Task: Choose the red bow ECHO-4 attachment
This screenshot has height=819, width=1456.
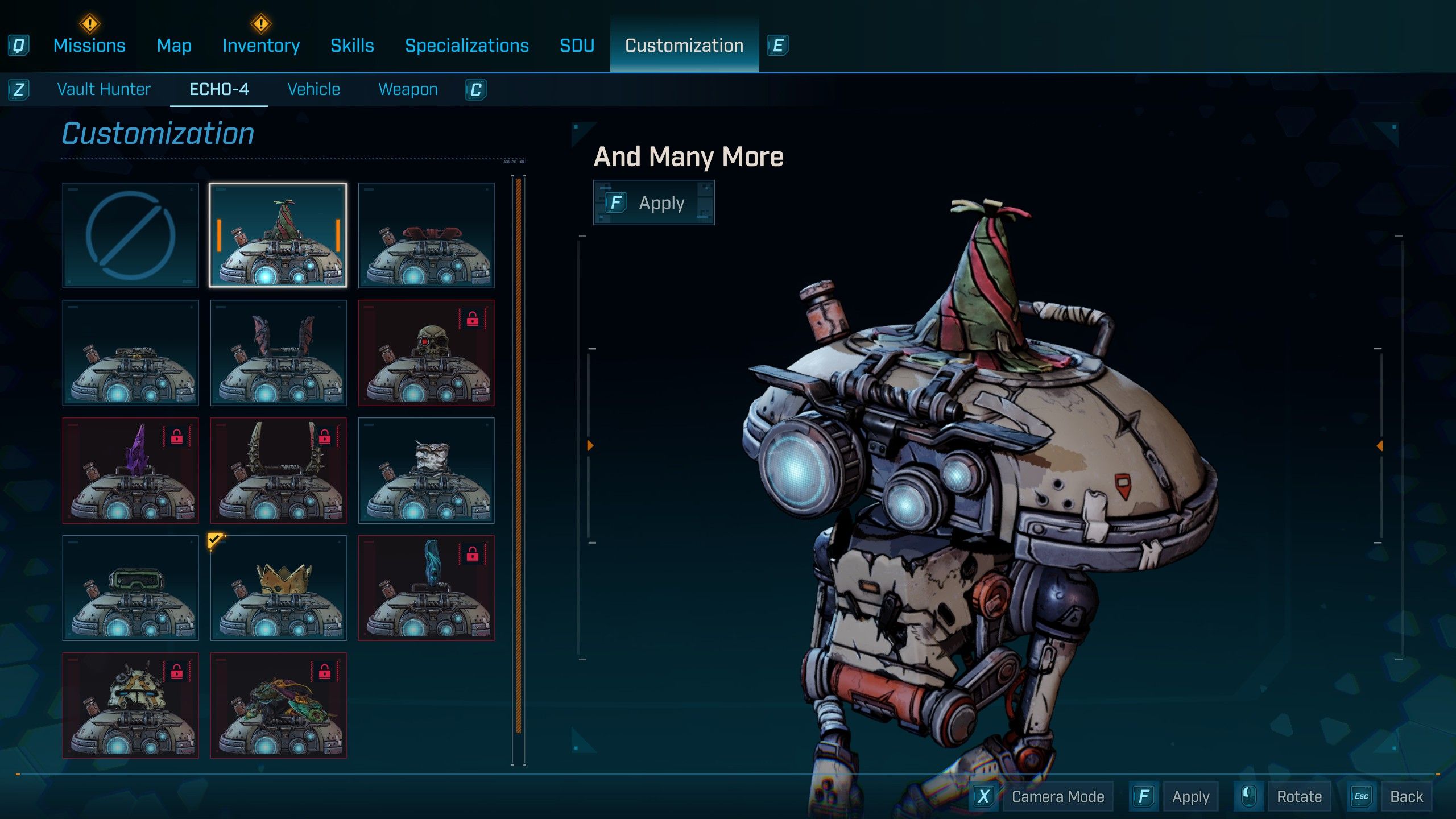Action: coord(426,235)
